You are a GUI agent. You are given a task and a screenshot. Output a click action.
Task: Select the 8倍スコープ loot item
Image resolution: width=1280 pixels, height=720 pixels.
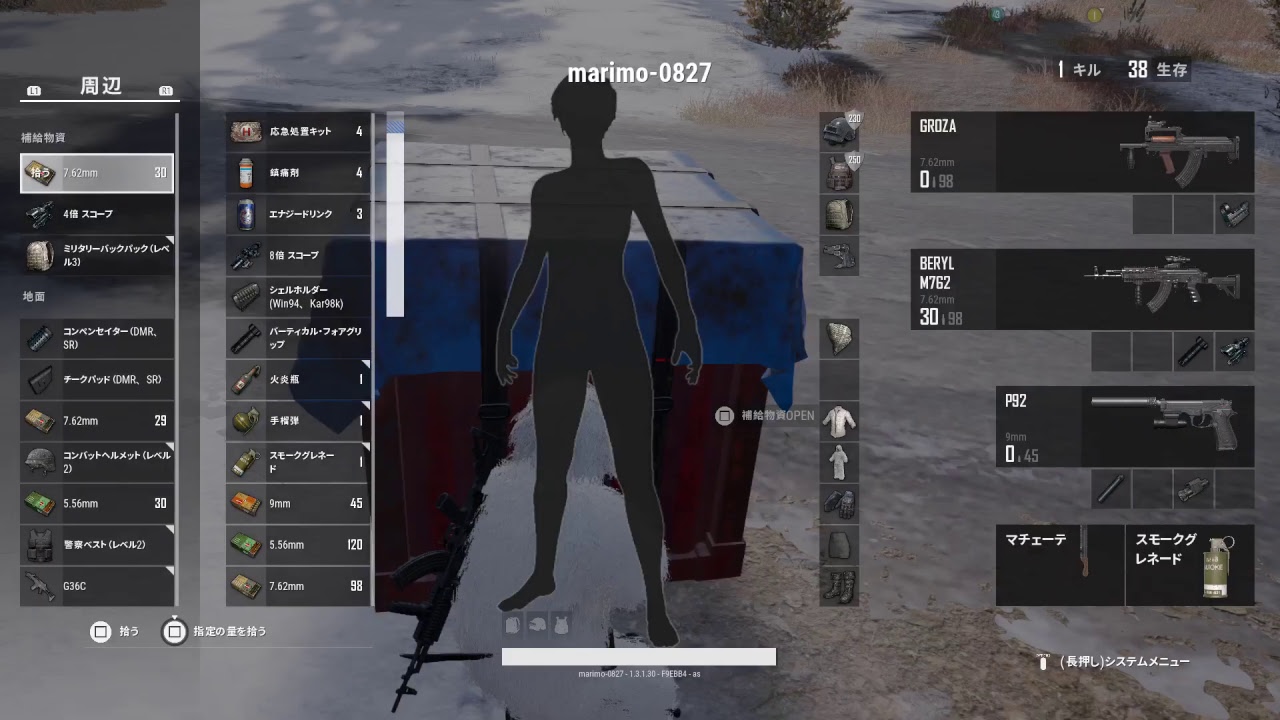pos(297,255)
